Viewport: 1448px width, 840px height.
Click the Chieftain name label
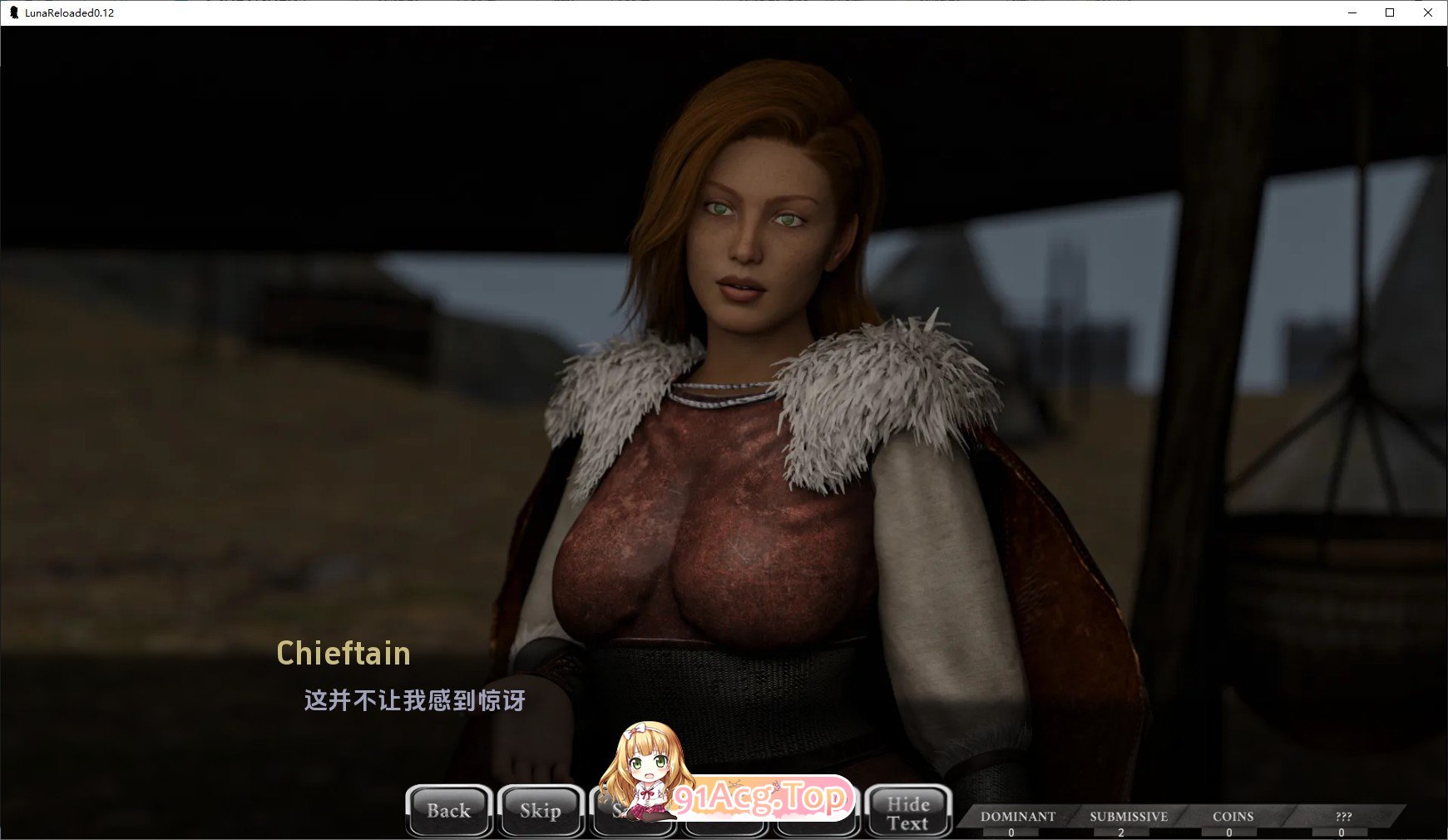click(343, 655)
